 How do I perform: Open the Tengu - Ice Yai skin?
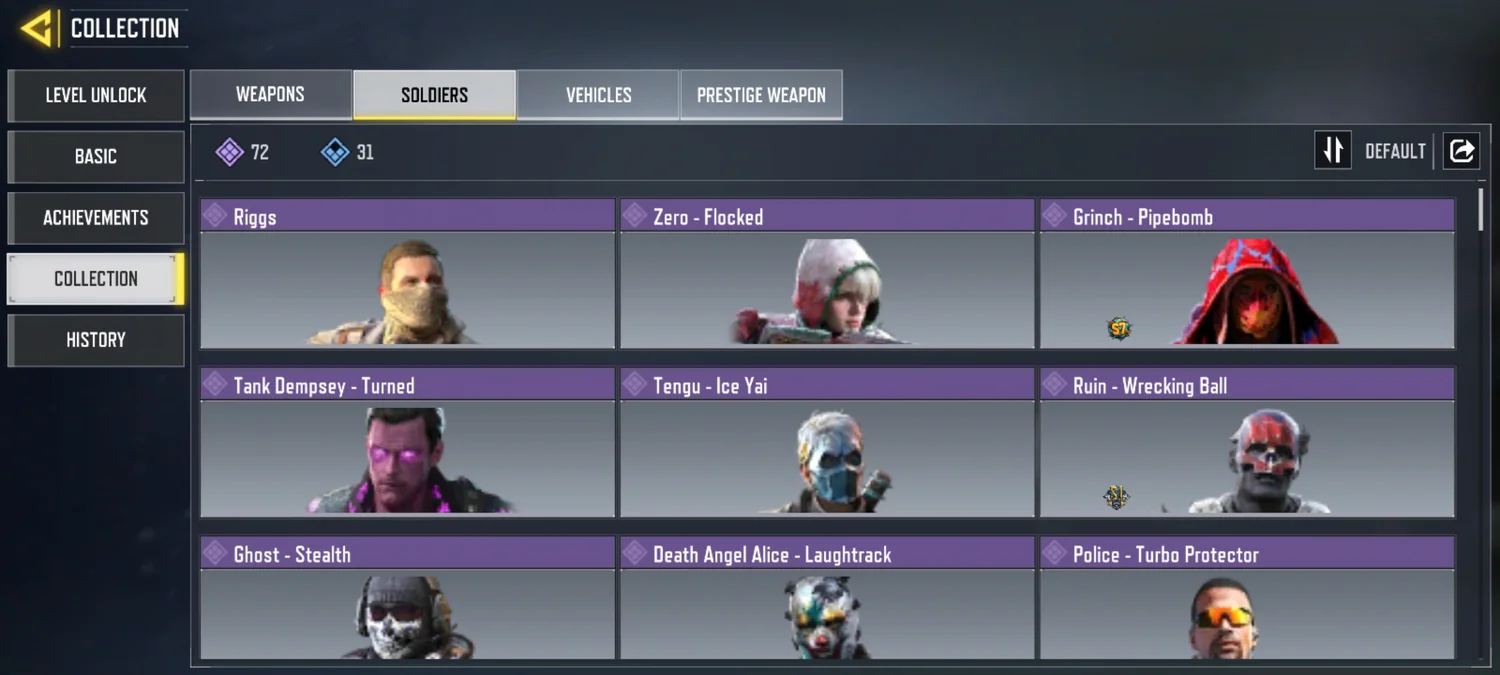pyautogui.click(x=827, y=443)
